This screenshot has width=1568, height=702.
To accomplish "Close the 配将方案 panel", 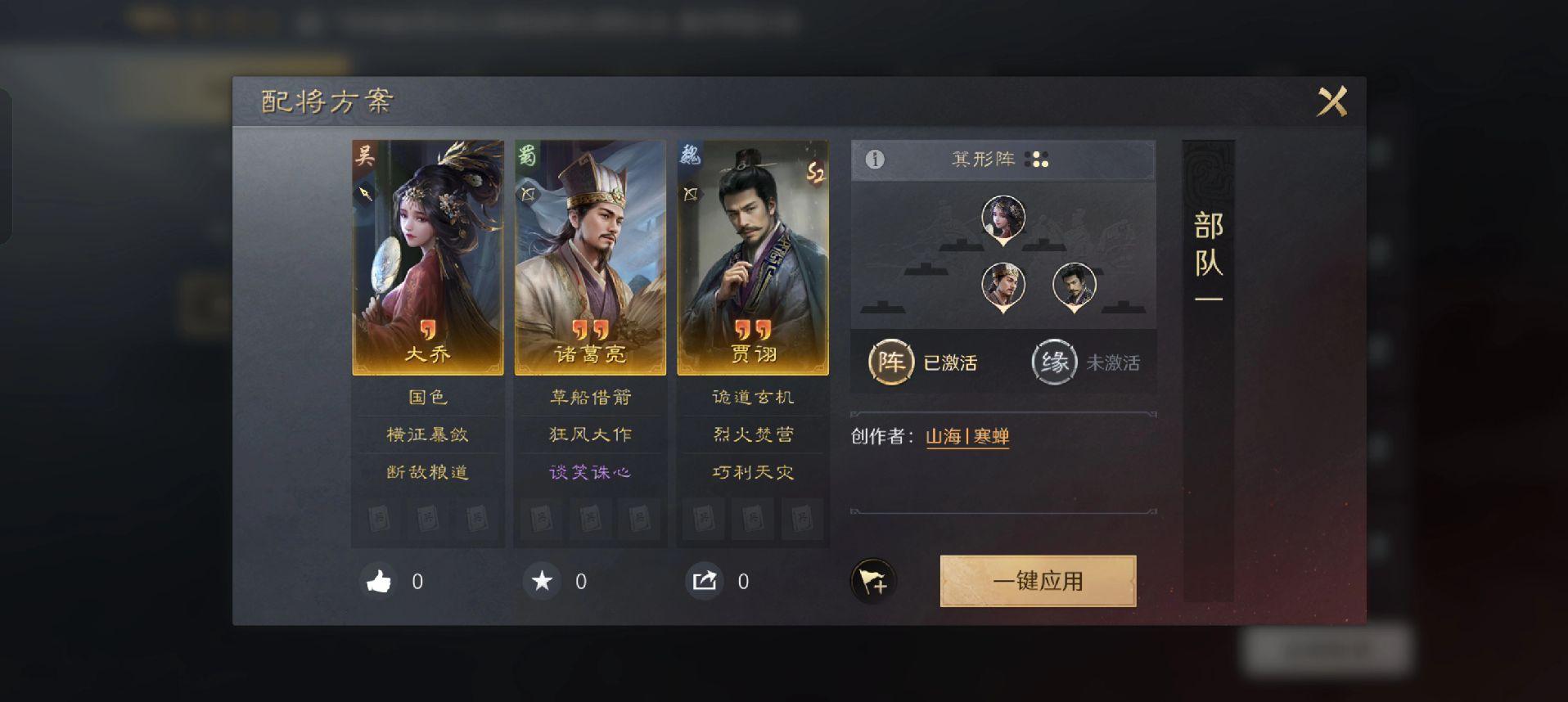I will pos(1331,102).
